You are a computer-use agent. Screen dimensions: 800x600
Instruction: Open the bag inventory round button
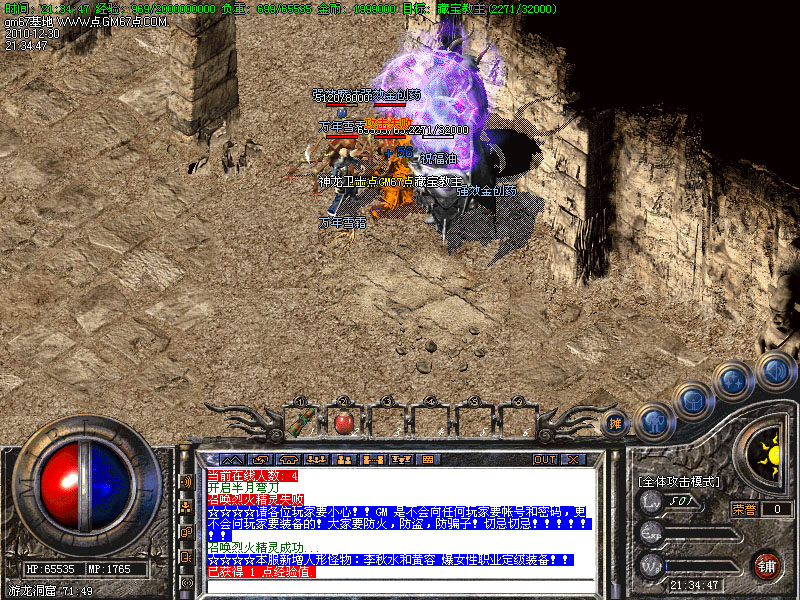click(692, 402)
